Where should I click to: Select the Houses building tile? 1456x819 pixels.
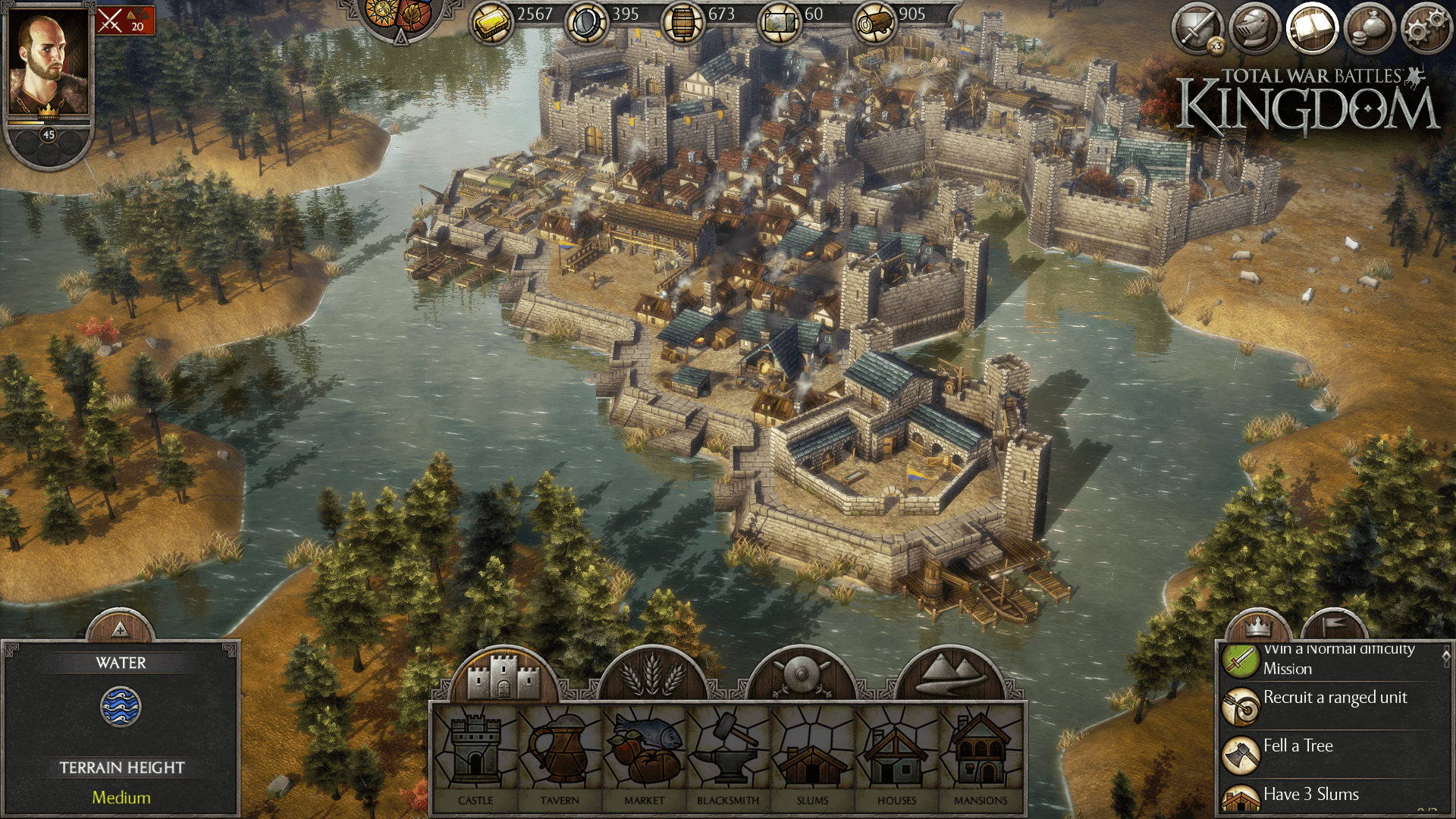[x=896, y=755]
